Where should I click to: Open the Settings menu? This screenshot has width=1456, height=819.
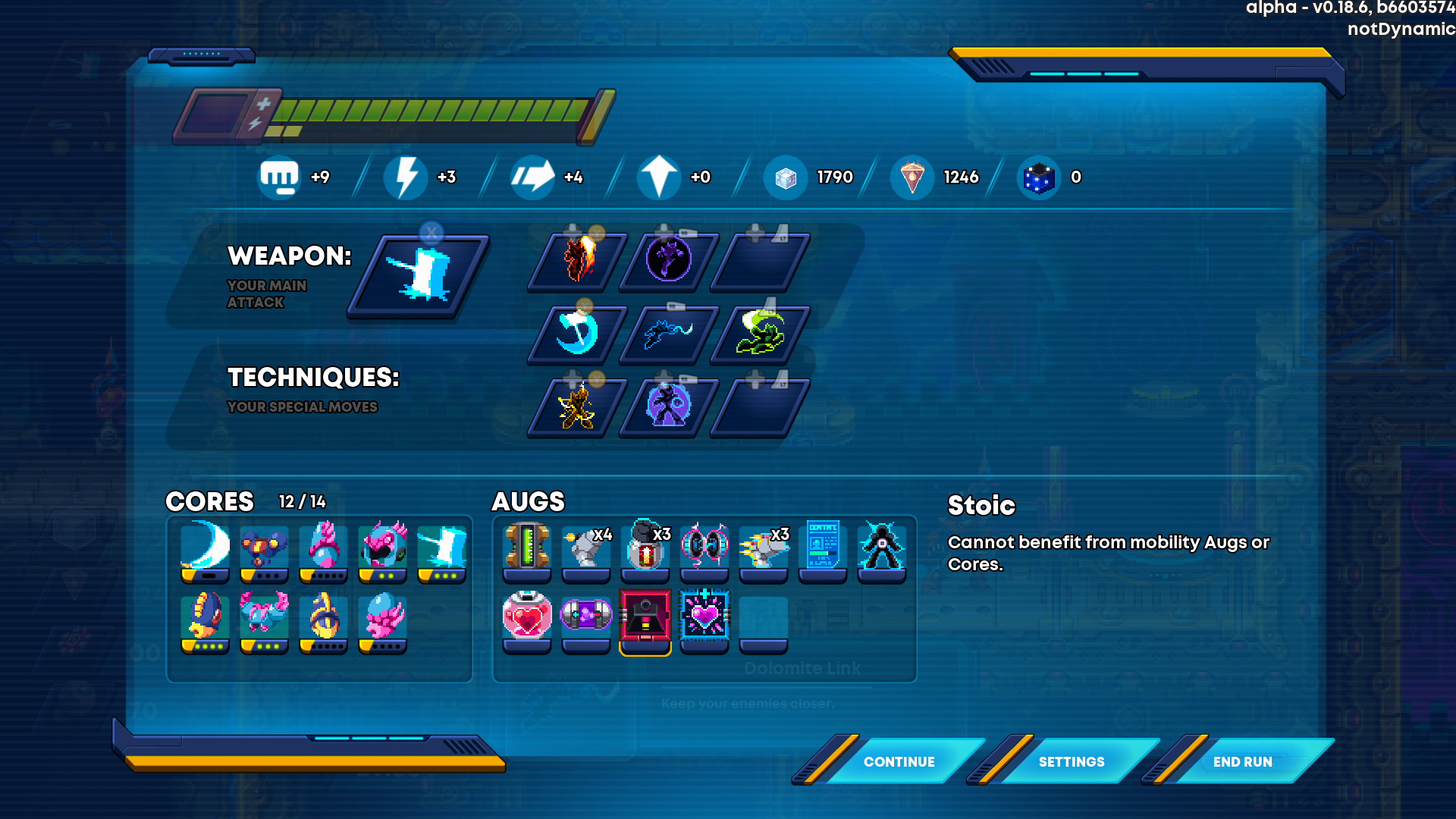tap(1071, 761)
